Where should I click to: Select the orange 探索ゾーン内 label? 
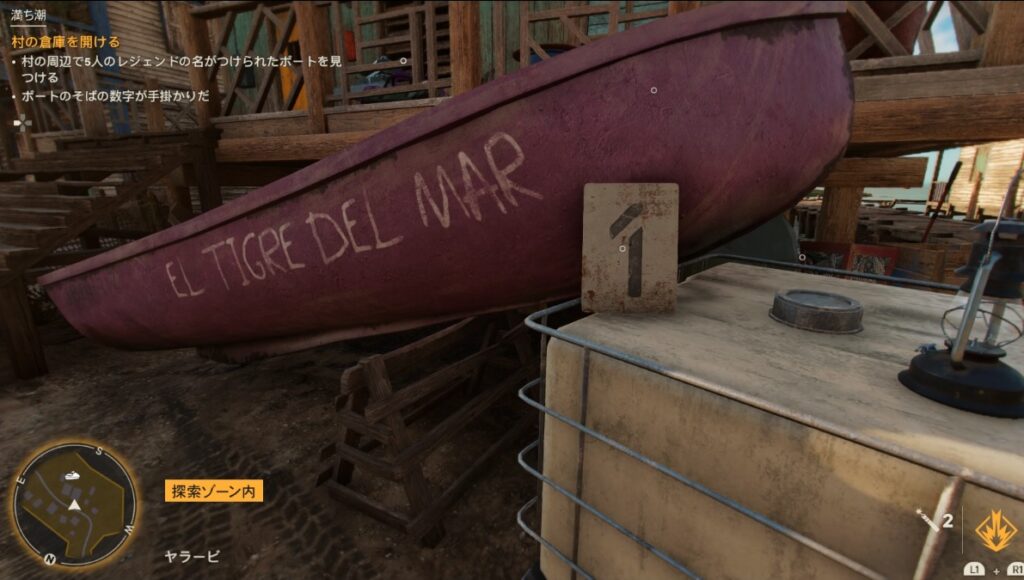click(x=214, y=491)
